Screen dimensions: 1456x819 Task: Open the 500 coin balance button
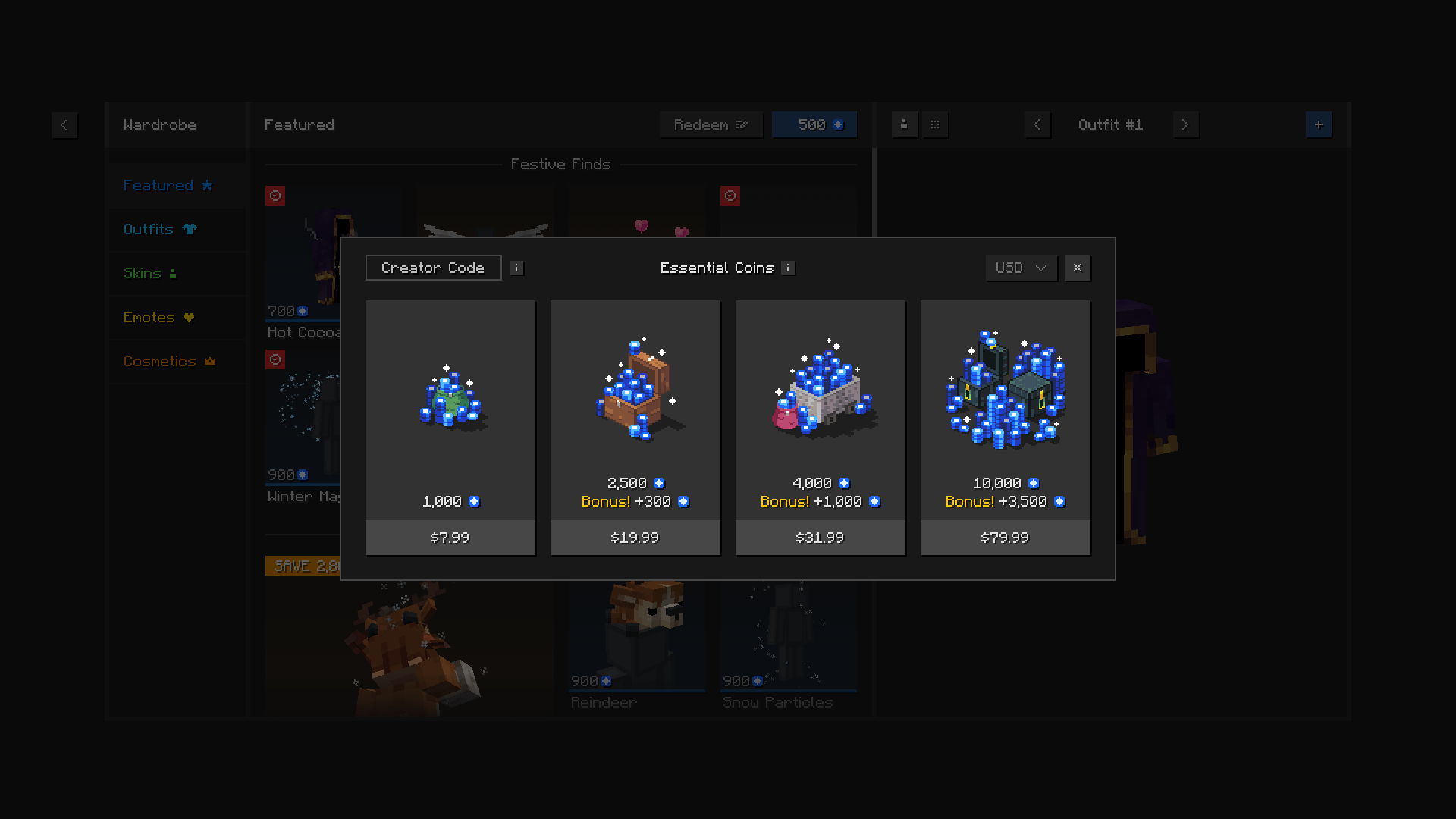(814, 124)
